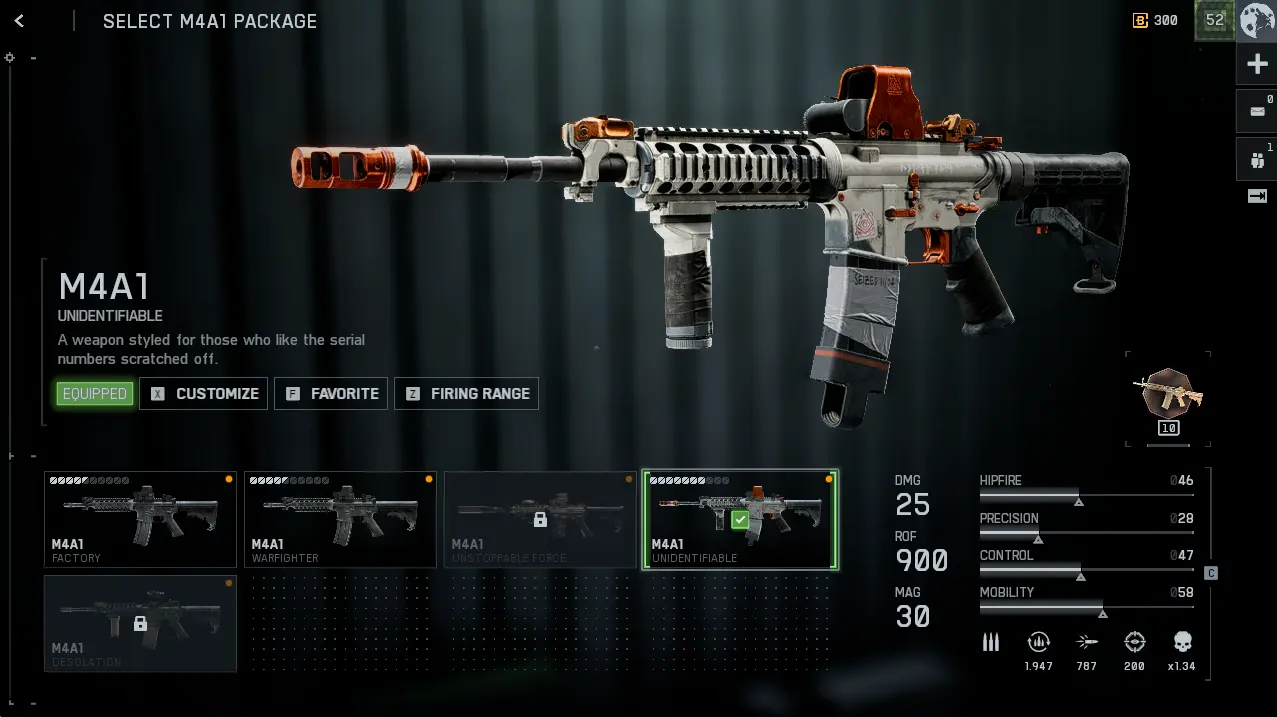Open the plus icon in the sidebar
Image resolution: width=1277 pixels, height=717 pixels.
coord(1257,65)
